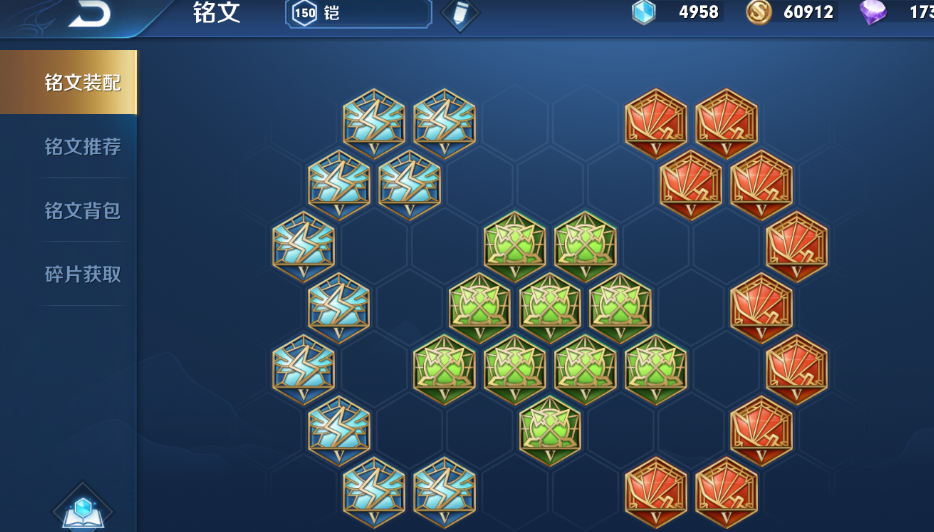Open the book icon with blue gem

[x=83, y=510]
